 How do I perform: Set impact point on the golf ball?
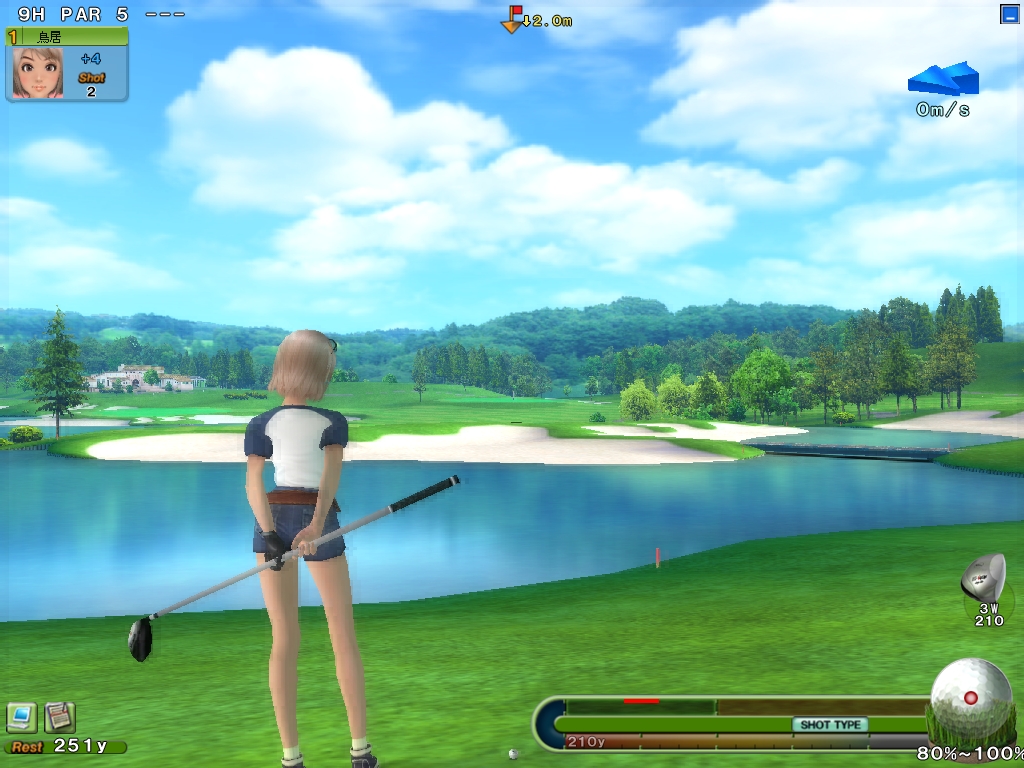click(x=970, y=697)
